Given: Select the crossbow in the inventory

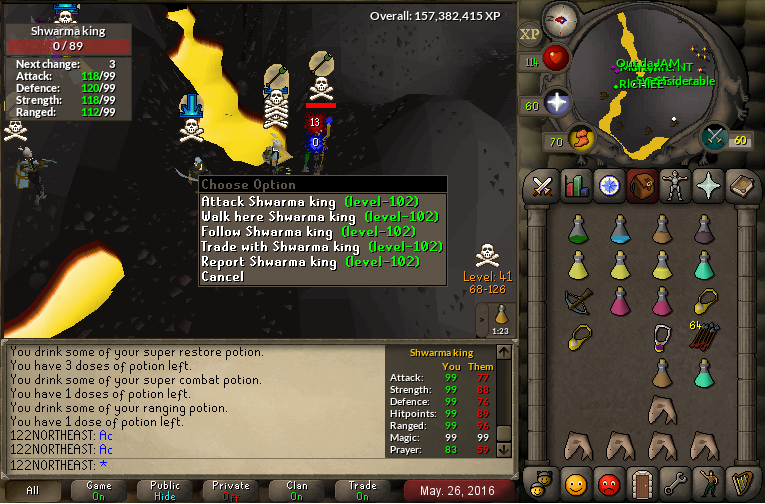Looking at the screenshot, I should pyautogui.click(x=577, y=299).
